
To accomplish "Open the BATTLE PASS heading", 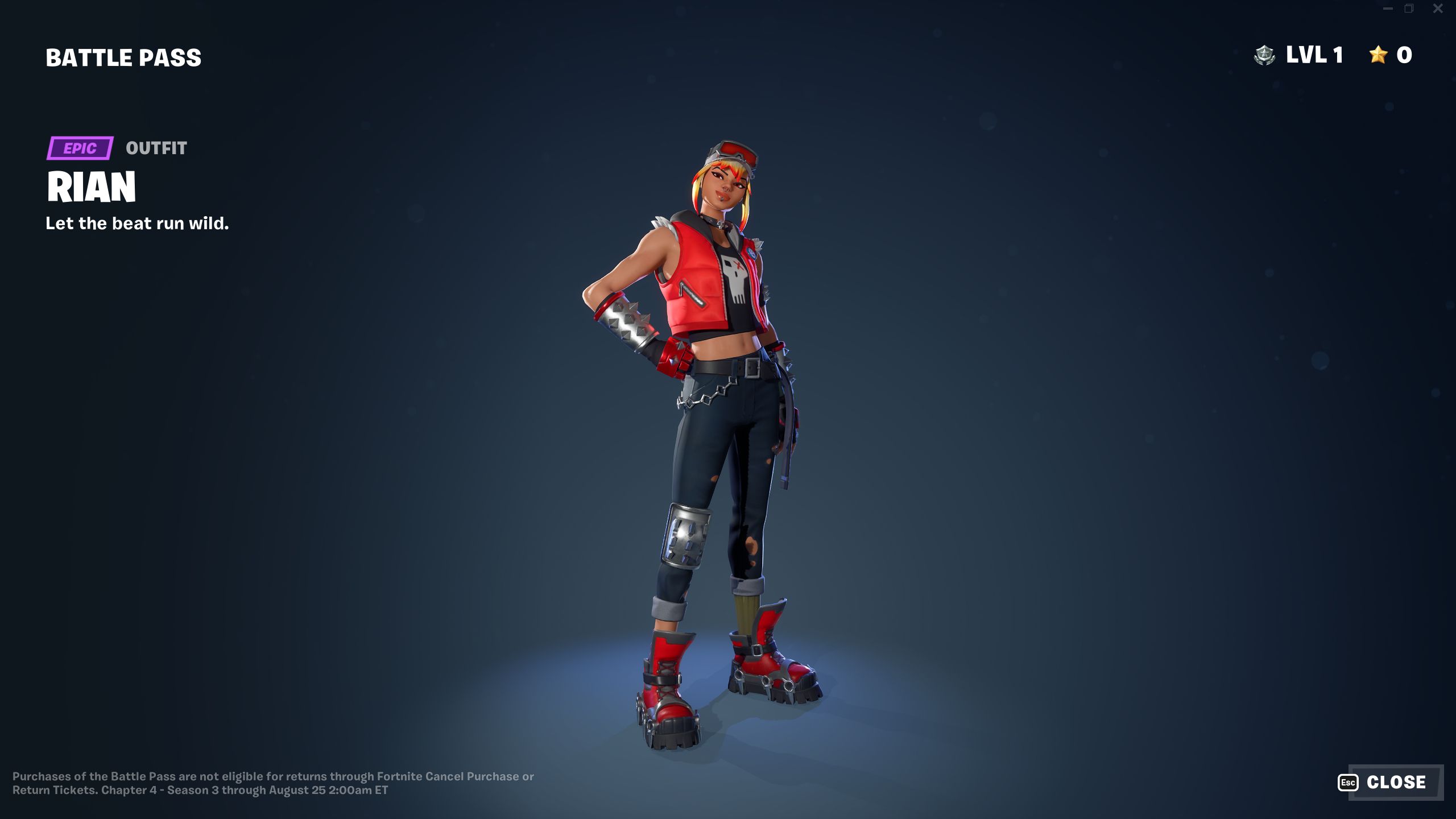I will 123,57.
